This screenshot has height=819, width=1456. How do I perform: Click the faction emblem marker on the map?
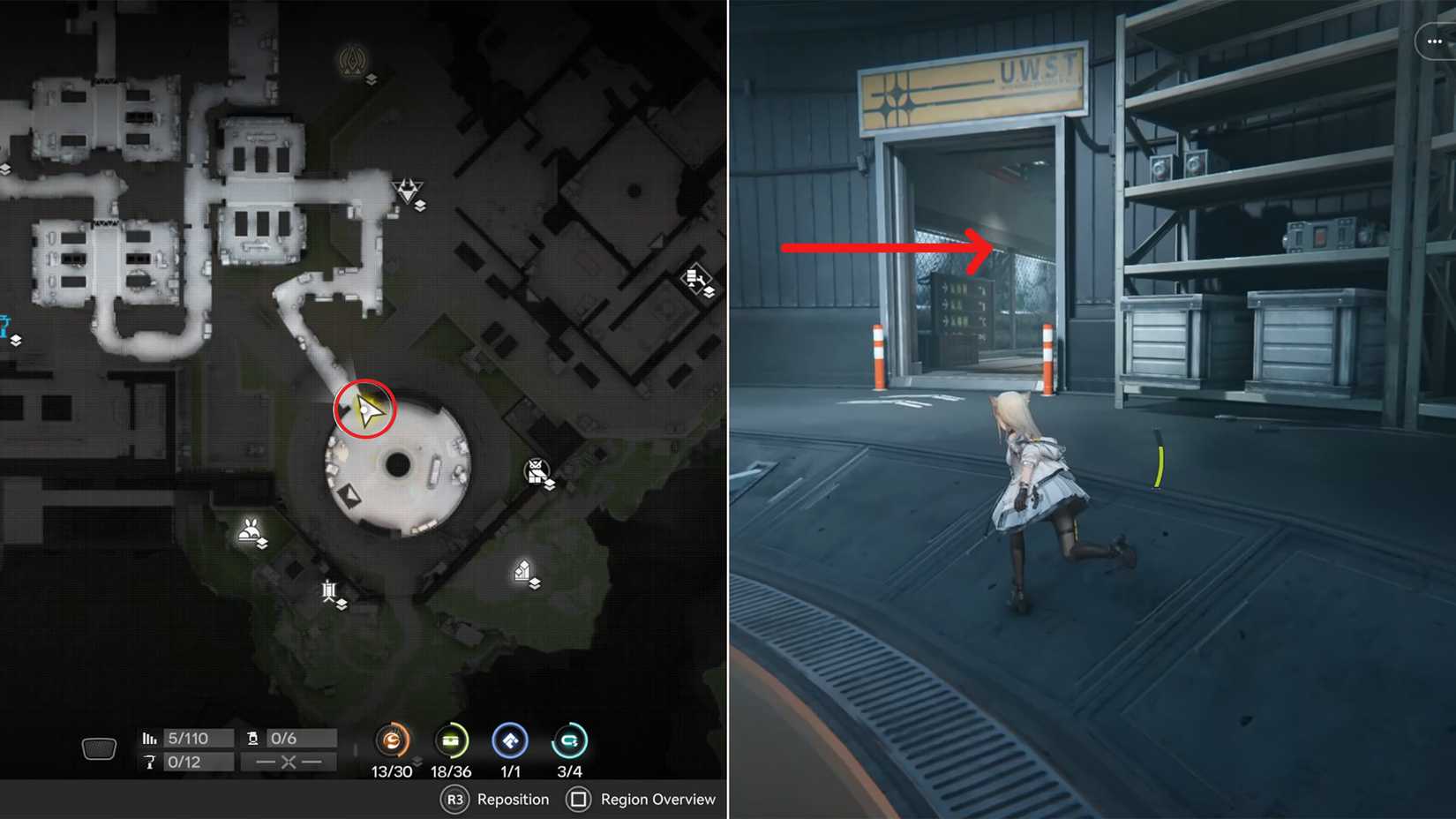pyautogui.click(x=352, y=62)
